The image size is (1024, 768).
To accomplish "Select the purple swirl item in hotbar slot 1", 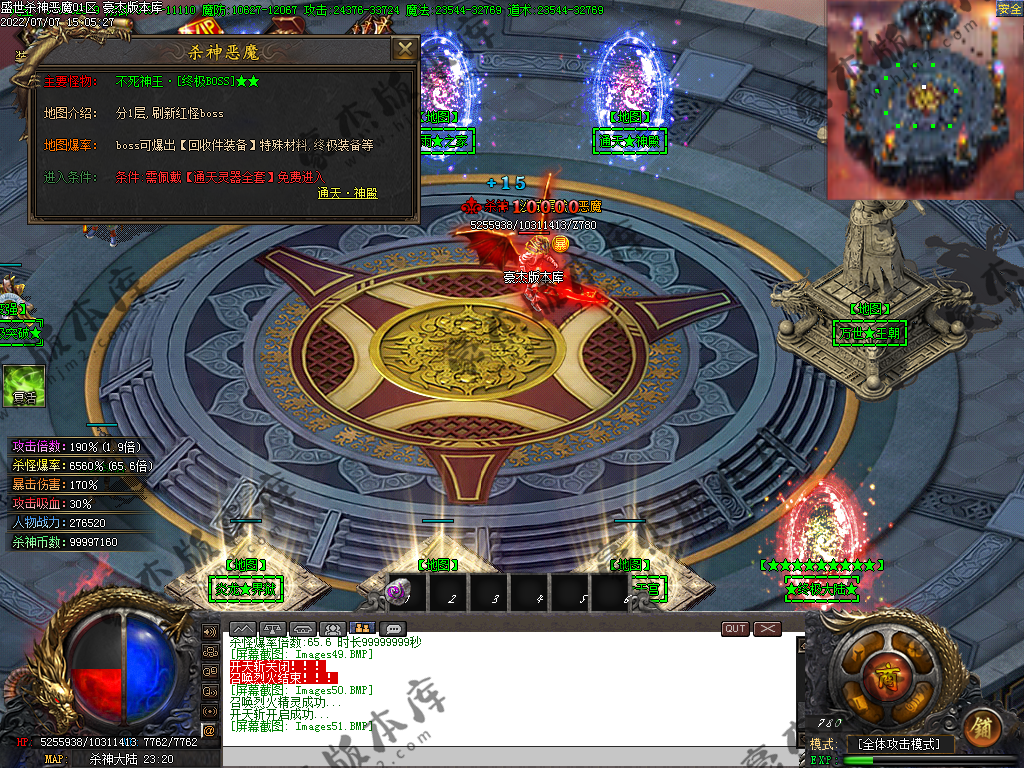I will tap(397, 593).
